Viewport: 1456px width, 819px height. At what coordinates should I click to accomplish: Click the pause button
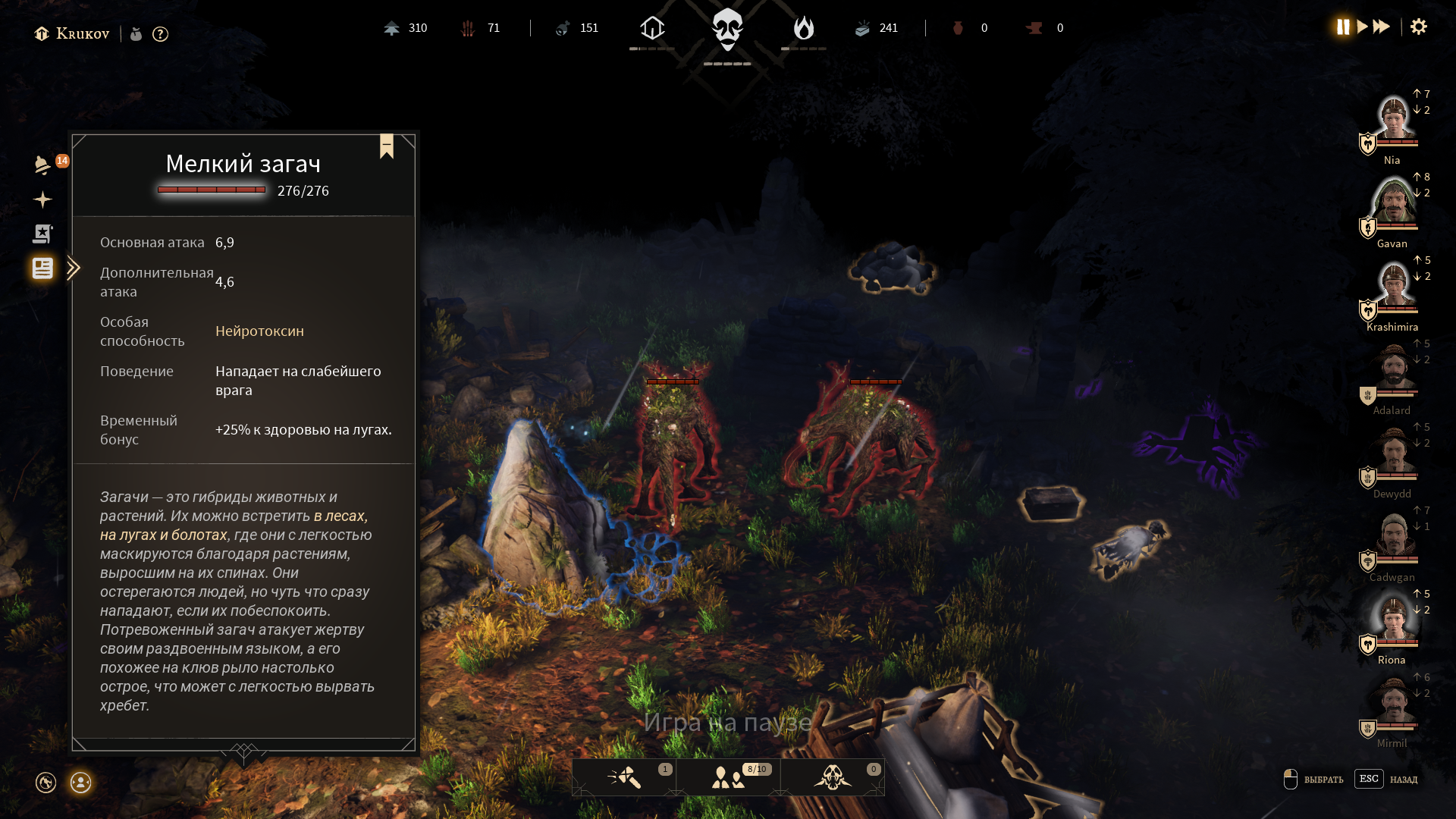pos(1343,27)
